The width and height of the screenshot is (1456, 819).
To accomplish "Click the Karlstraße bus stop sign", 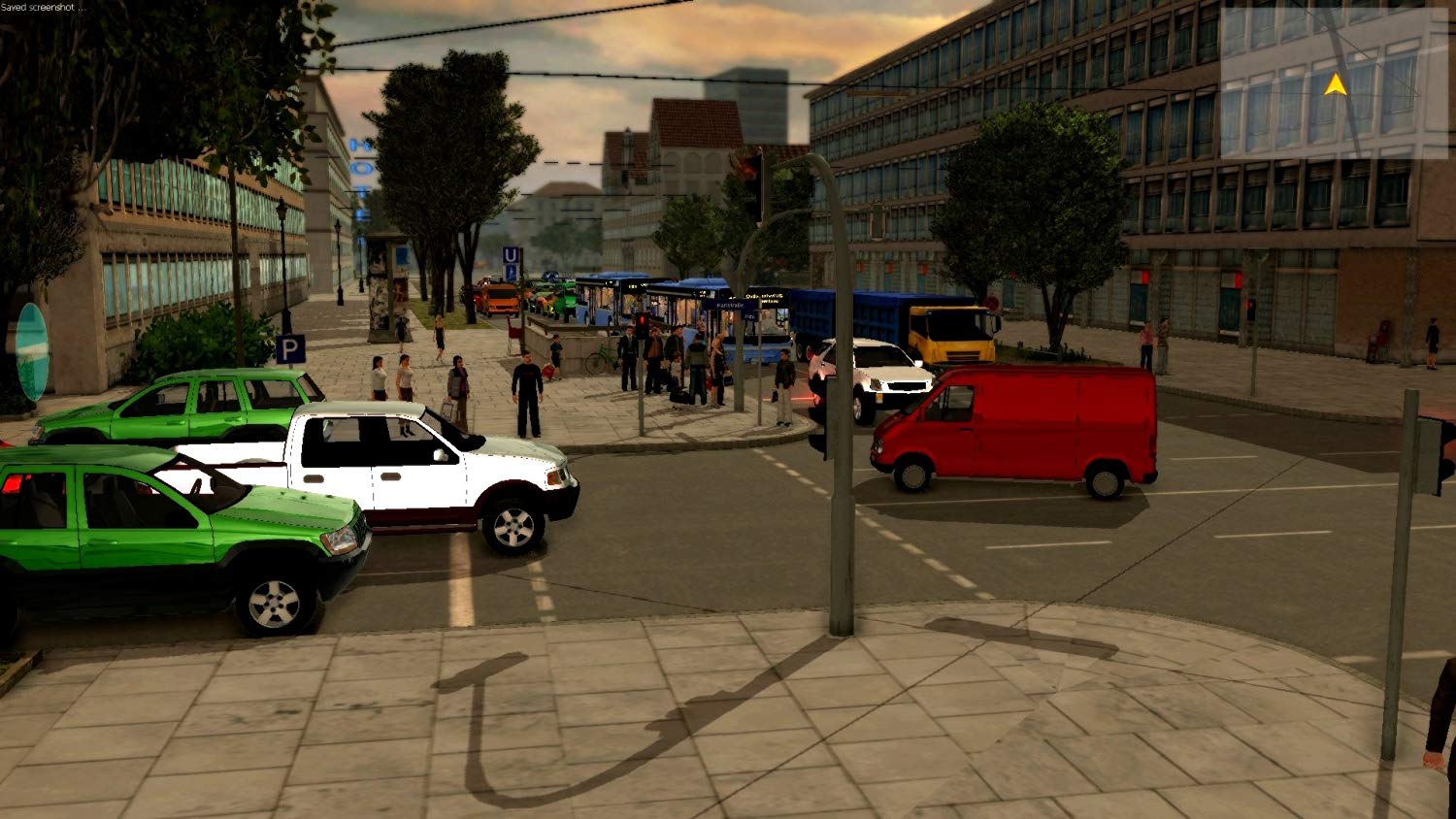I will (730, 305).
